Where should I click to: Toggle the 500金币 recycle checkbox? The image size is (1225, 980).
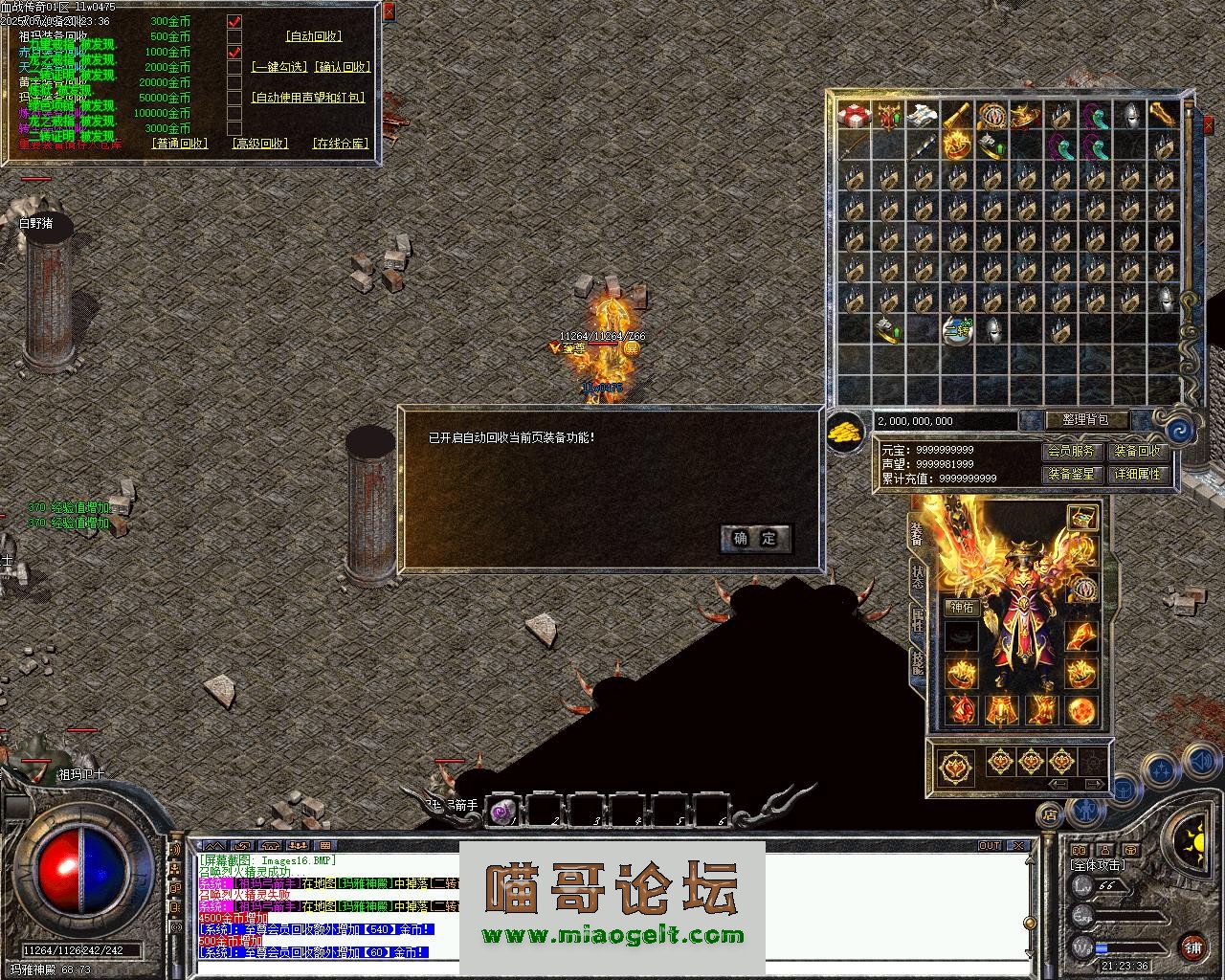tap(234, 36)
